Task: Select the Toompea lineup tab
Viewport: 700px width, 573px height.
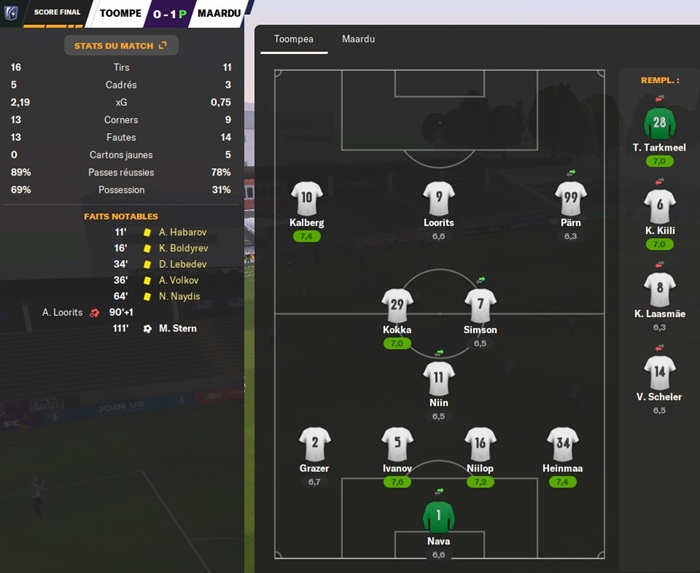Action: [294, 39]
